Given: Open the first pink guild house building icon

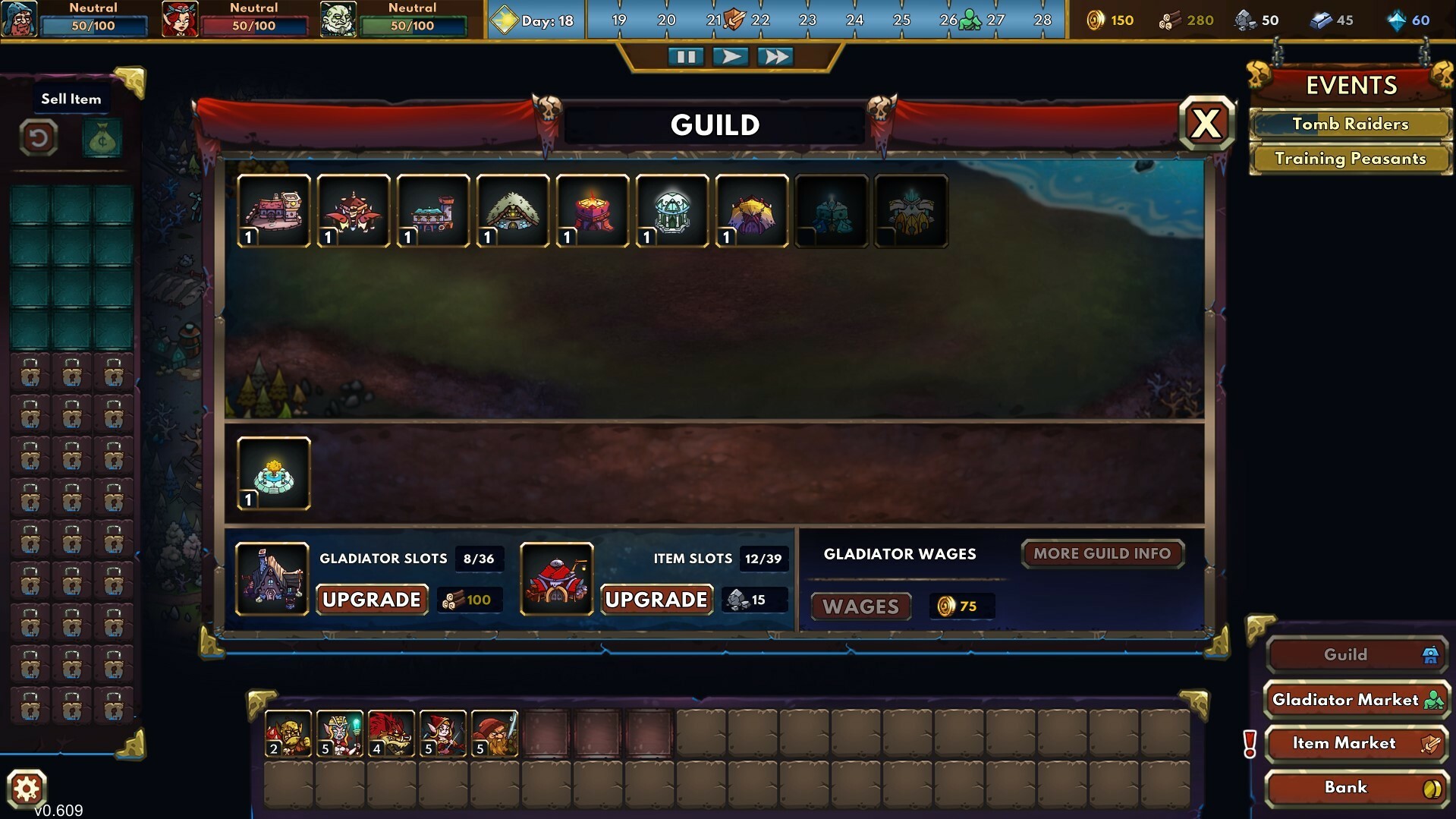Looking at the screenshot, I should pyautogui.click(x=273, y=211).
